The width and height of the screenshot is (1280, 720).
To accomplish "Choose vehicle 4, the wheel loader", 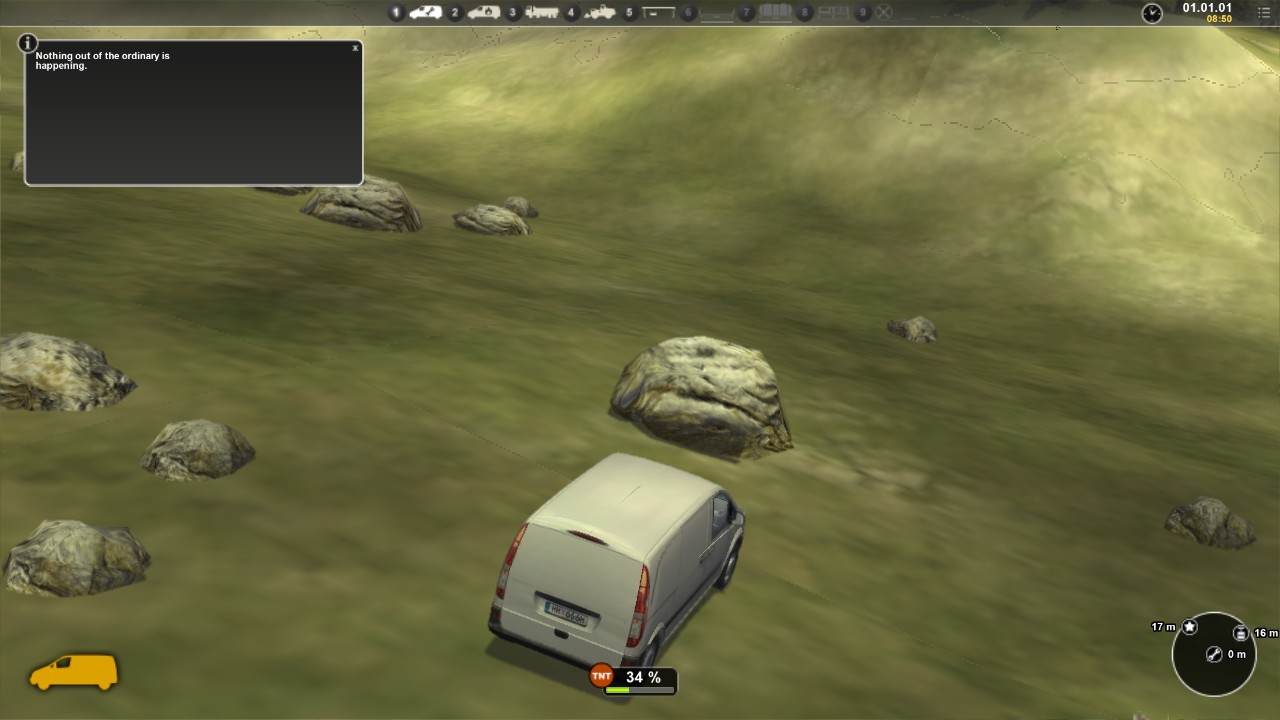I will tap(599, 13).
